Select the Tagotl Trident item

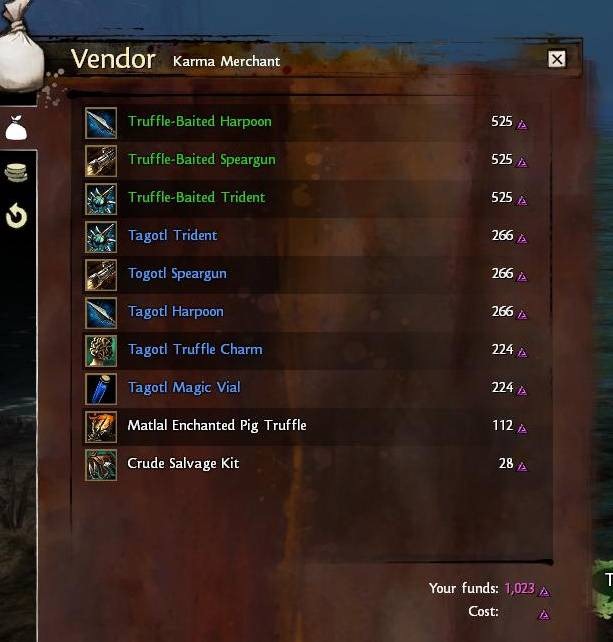(x=172, y=236)
